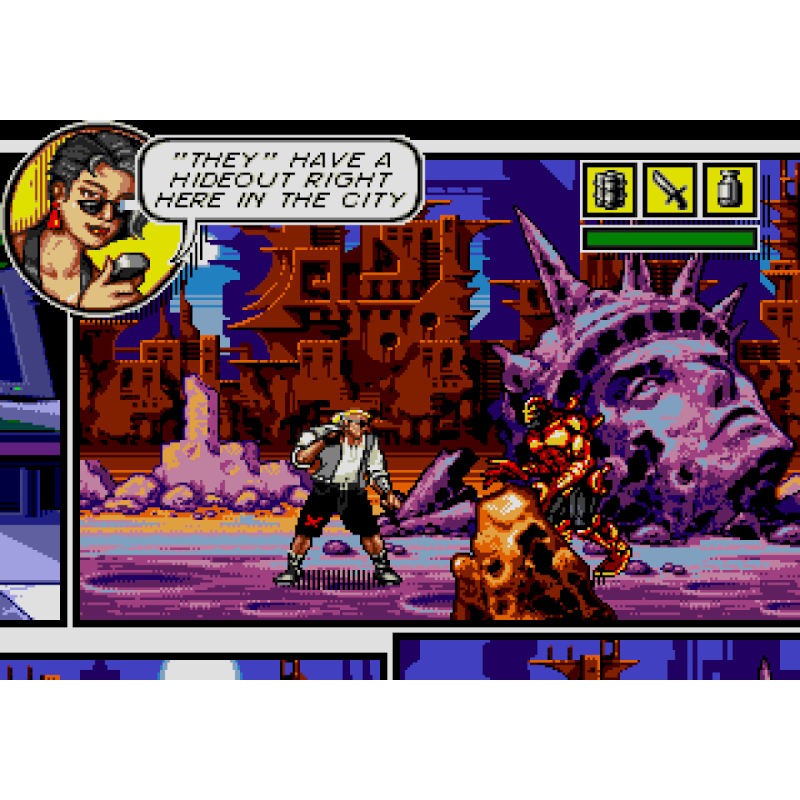Select the spiked grenade inventory slot
Screen dimensions: 800x800
point(609,190)
